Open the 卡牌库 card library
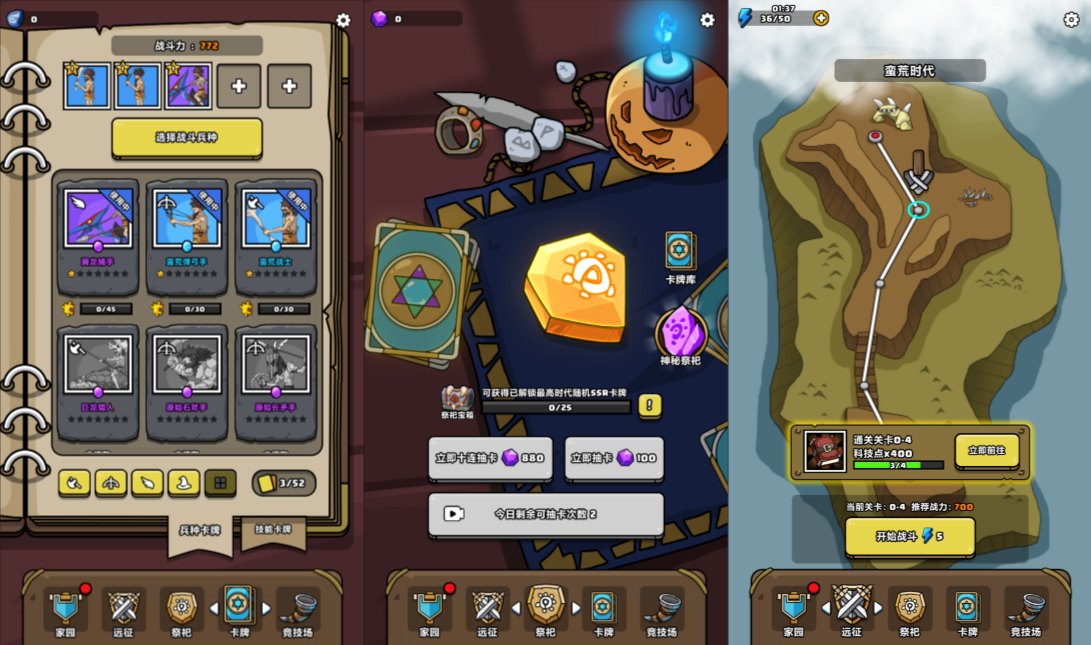1091x645 pixels. [680, 258]
